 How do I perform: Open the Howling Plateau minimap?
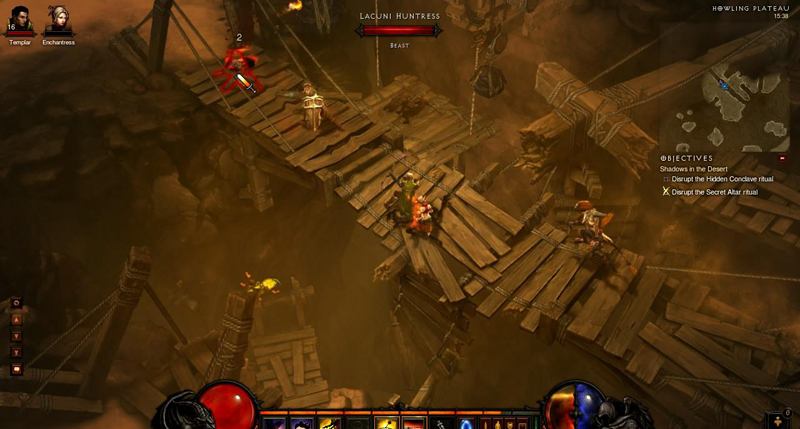click(x=728, y=100)
